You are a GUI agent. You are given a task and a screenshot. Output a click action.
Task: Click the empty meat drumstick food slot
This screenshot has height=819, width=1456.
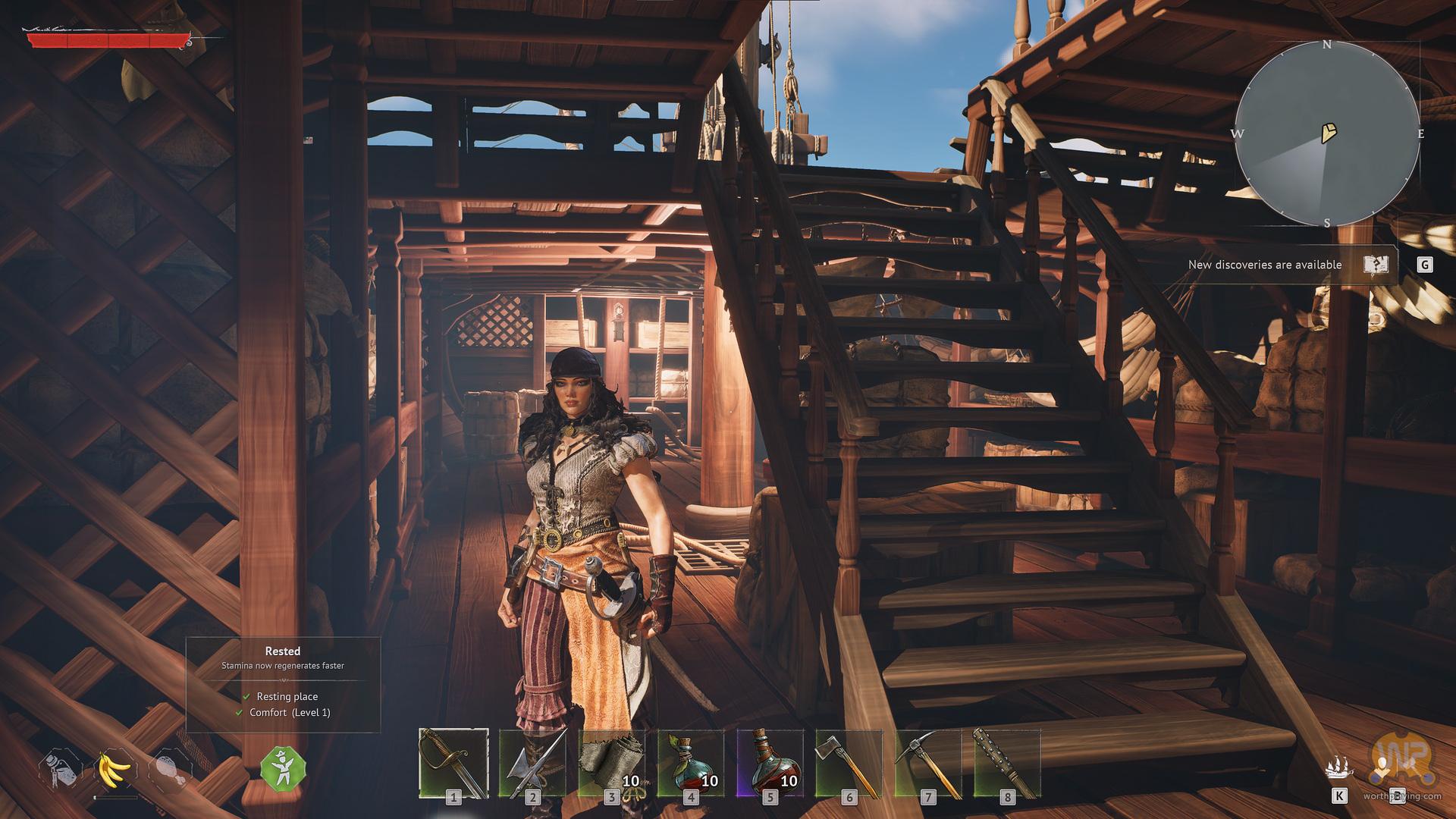tap(170, 771)
